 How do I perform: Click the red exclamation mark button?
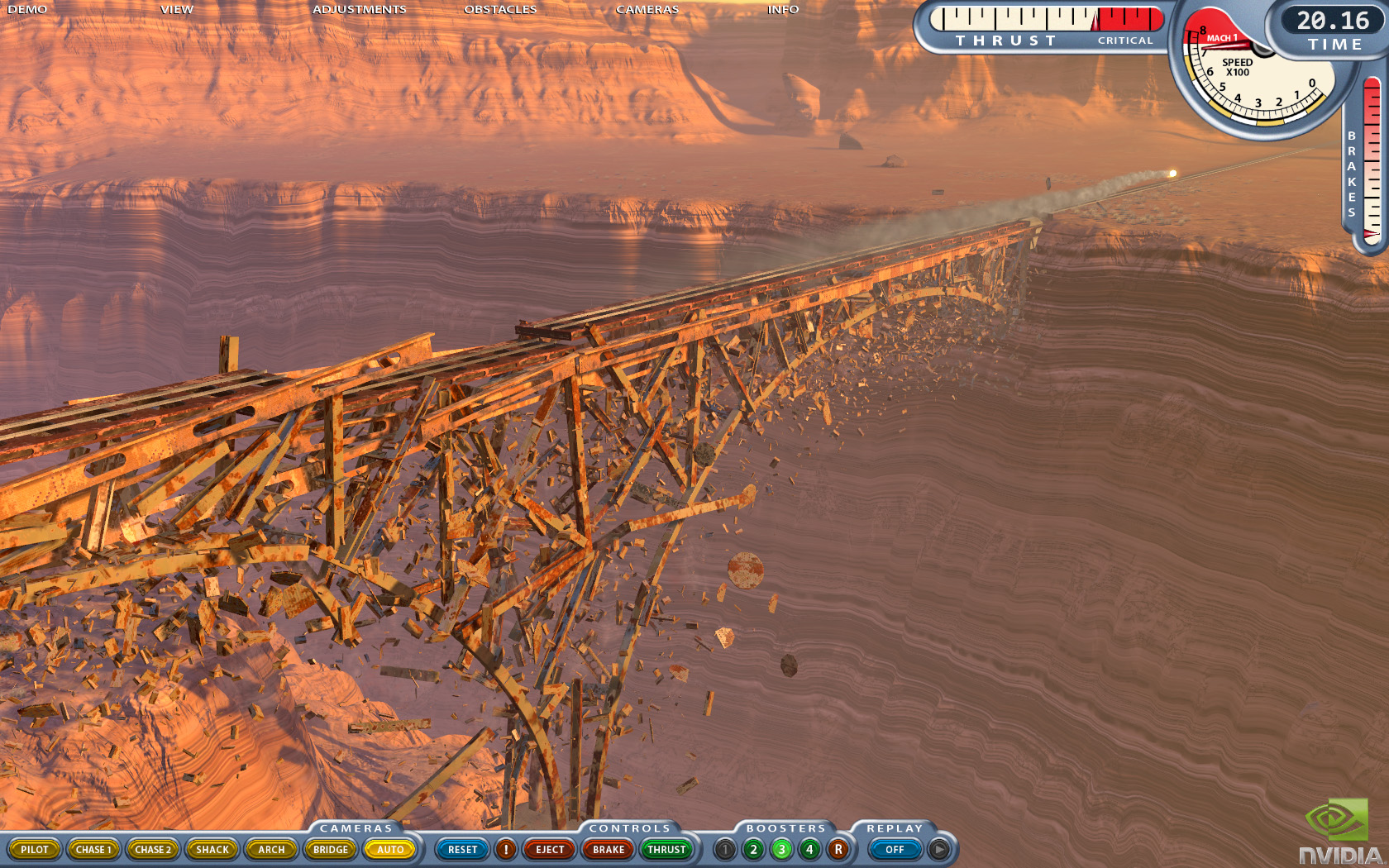(506, 849)
